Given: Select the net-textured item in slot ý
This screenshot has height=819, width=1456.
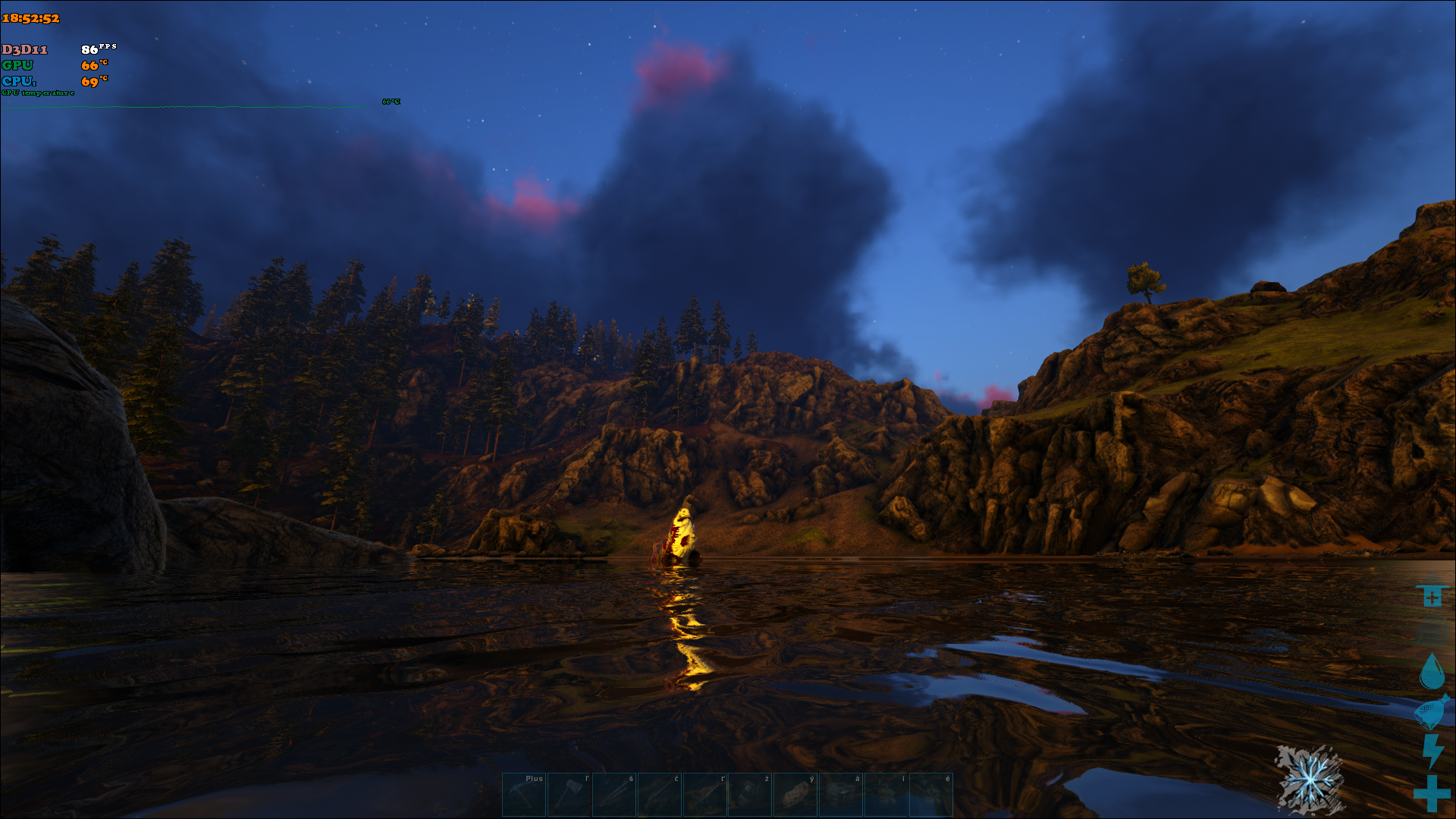Looking at the screenshot, I should (x=795, y=794).
